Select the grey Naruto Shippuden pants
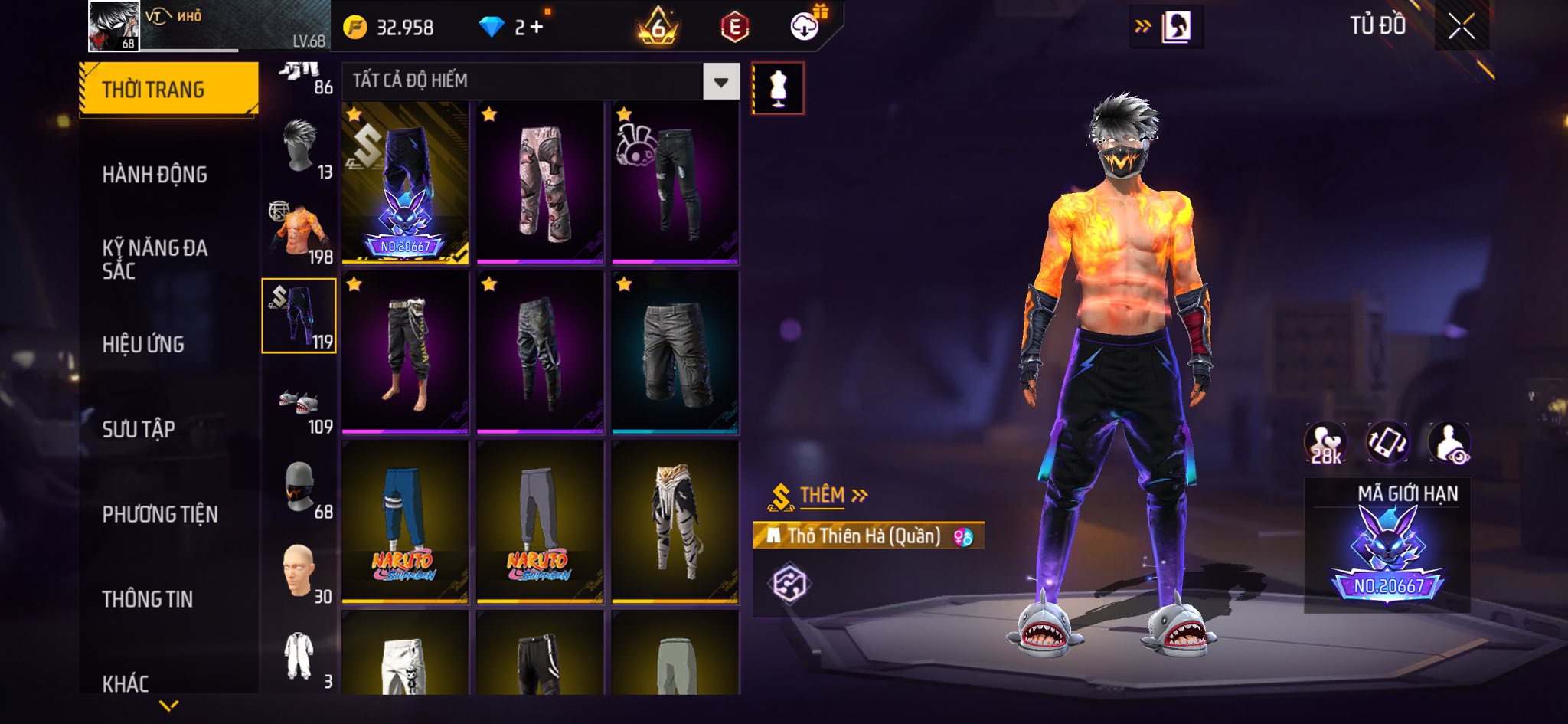The width and height of the screenshot is (1568, 724). click(x=540, y=523)
